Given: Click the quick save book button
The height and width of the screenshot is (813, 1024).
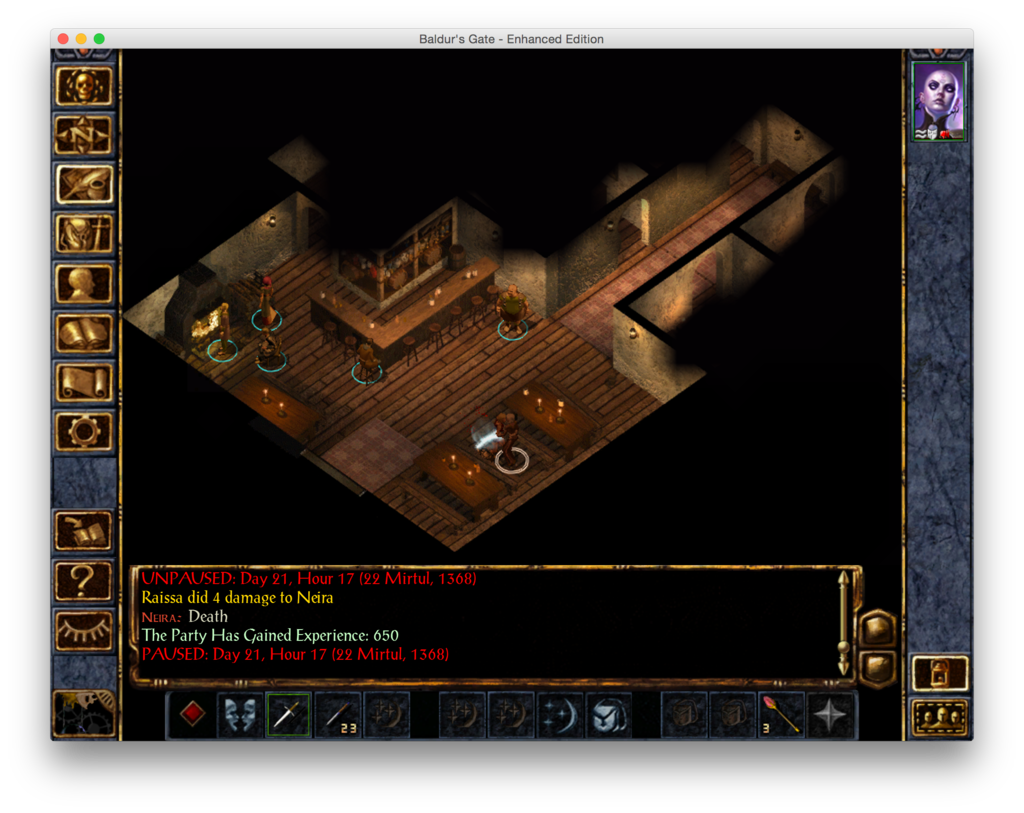Looking at the screenshot, I should 85,531.
